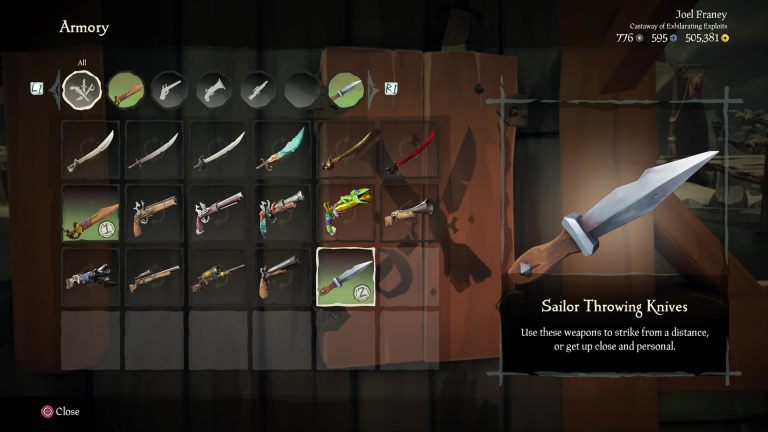
Task: Choose the throwing knives category tab
Action: point(345,90)
